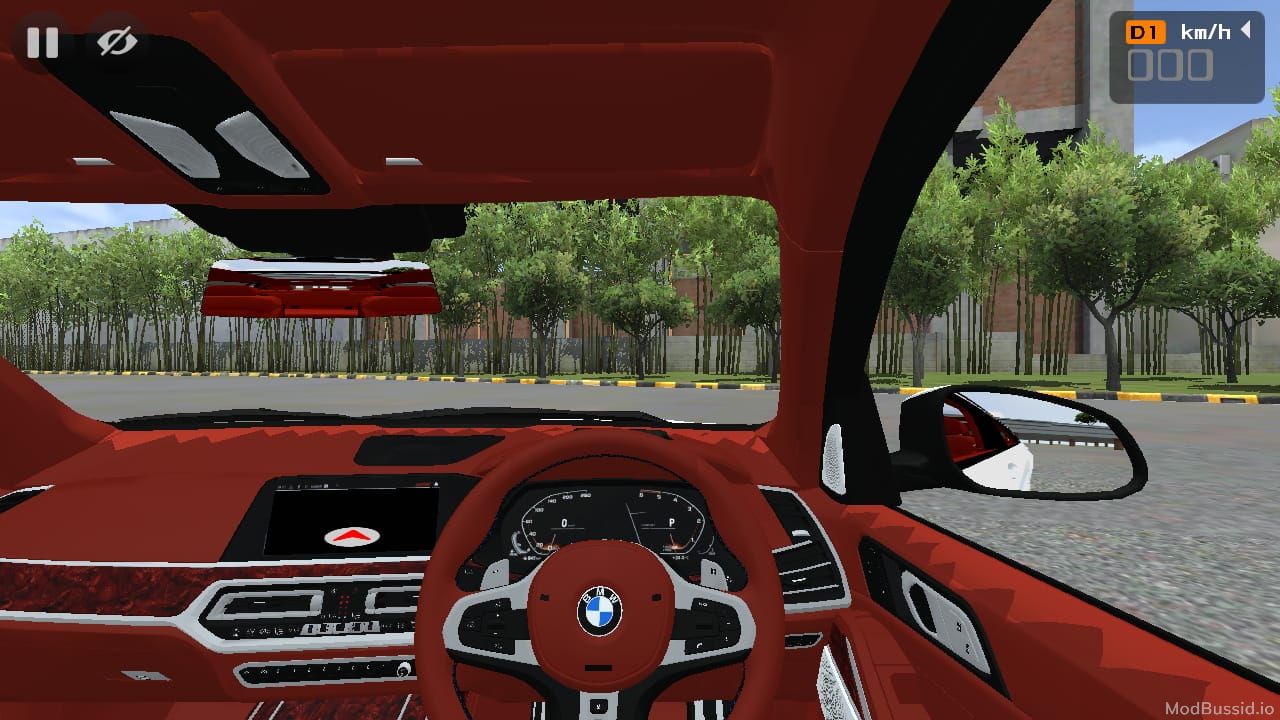1280x720 pixels.
Task: Tap the D1 gear indicator
Action: coord(1146,32)
